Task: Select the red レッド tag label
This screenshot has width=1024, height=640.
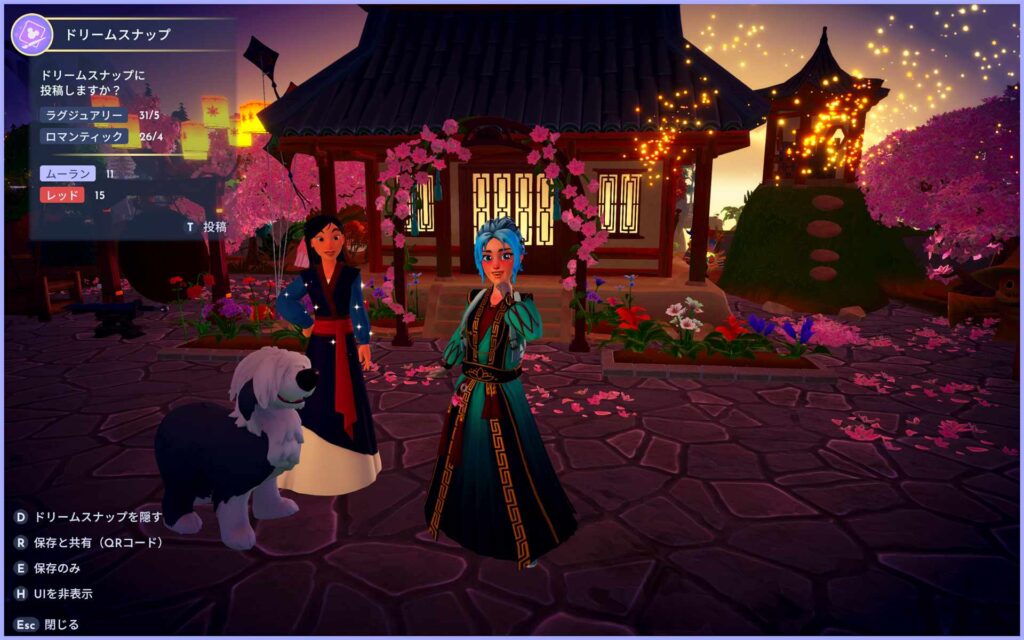Action: 61,195
